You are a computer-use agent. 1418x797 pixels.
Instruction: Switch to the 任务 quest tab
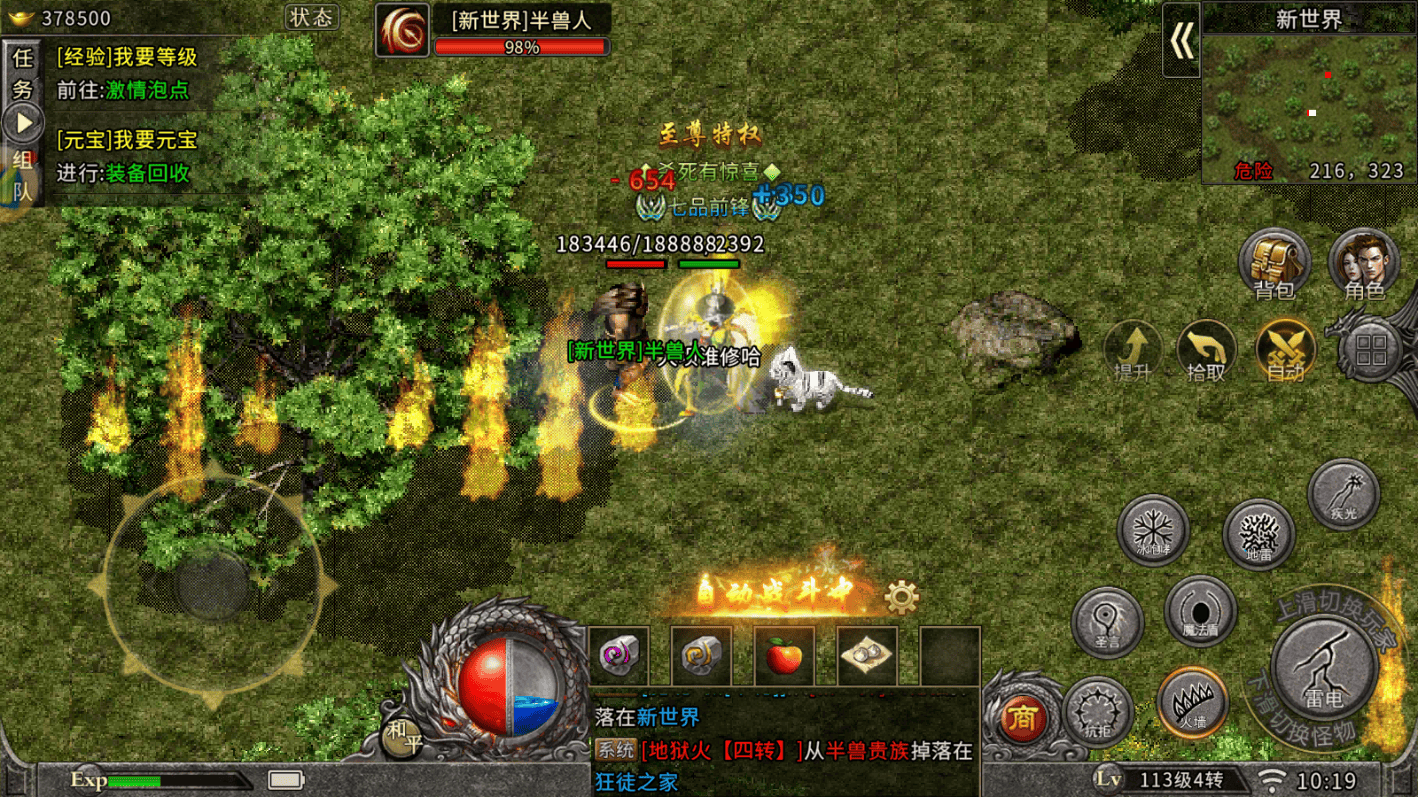pyautogui.click(x=22, y=72)
